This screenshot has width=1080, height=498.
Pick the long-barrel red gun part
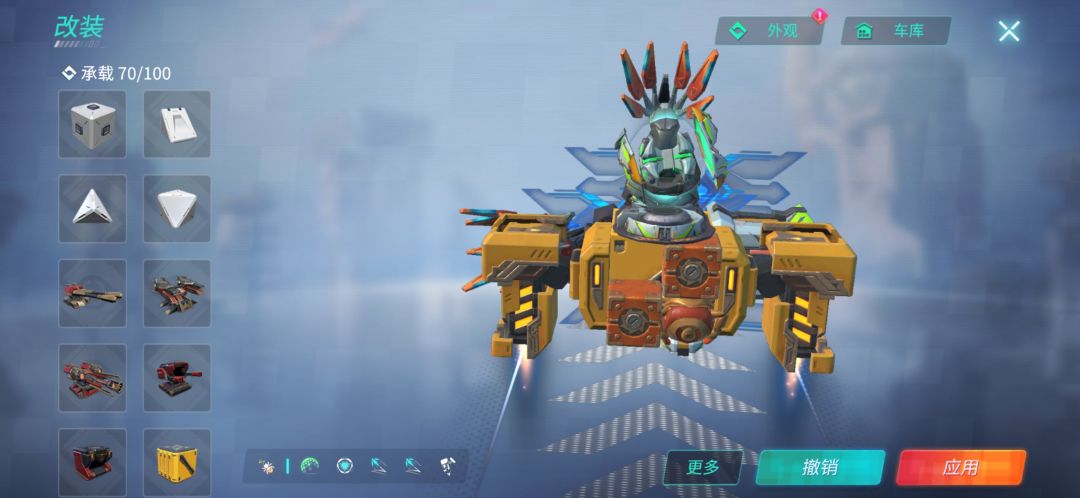(92, 377)
